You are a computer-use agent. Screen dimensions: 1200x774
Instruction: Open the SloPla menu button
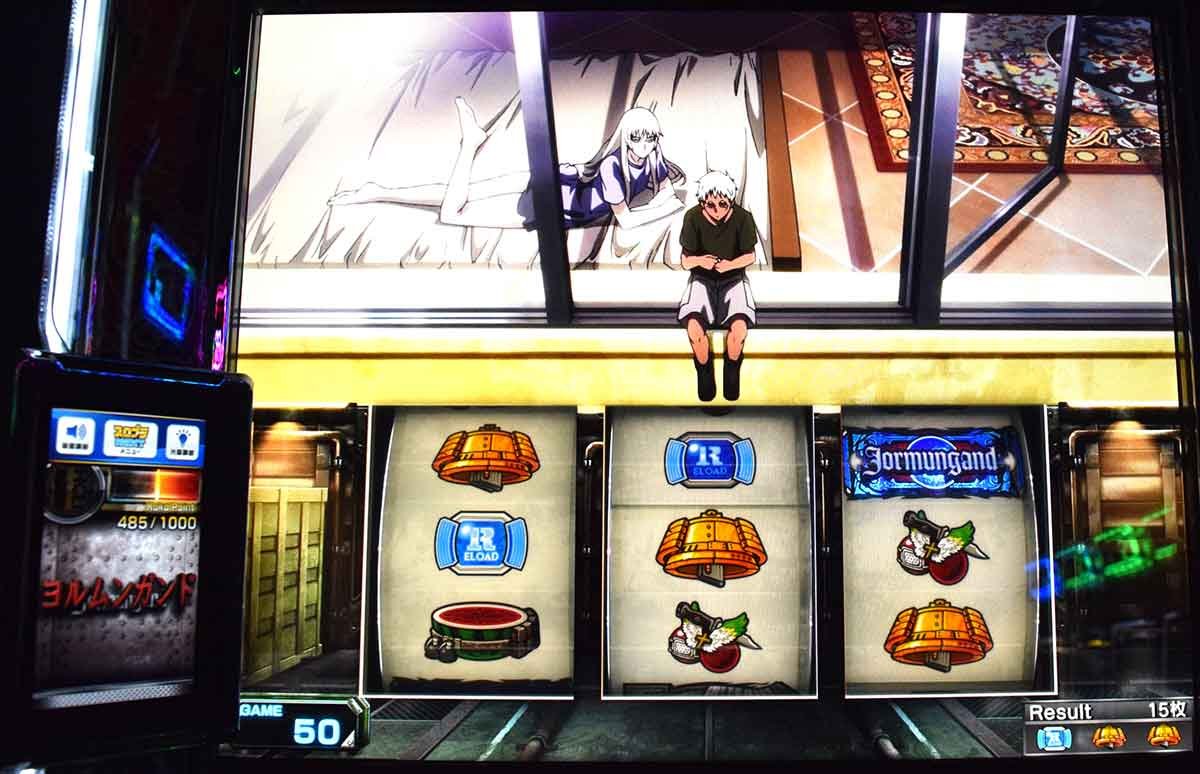coord(130,438)
